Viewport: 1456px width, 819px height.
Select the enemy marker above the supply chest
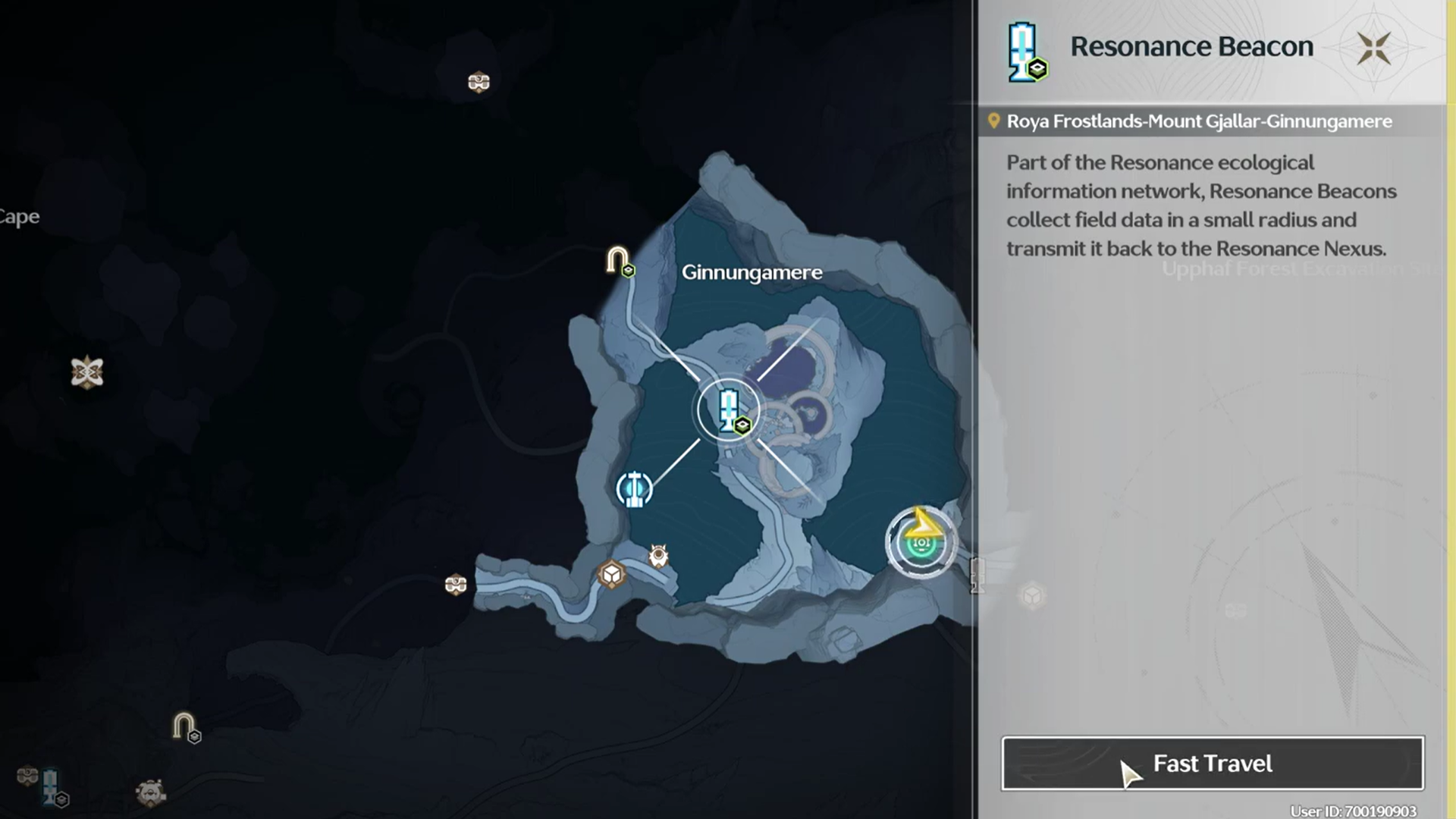657,555
